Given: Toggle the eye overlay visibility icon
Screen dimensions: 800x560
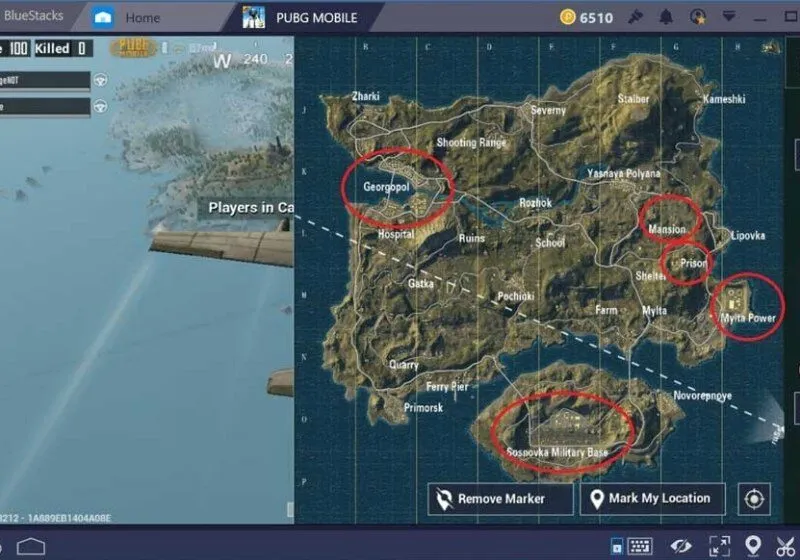Looking at the screenshot, I should [681, 545].
